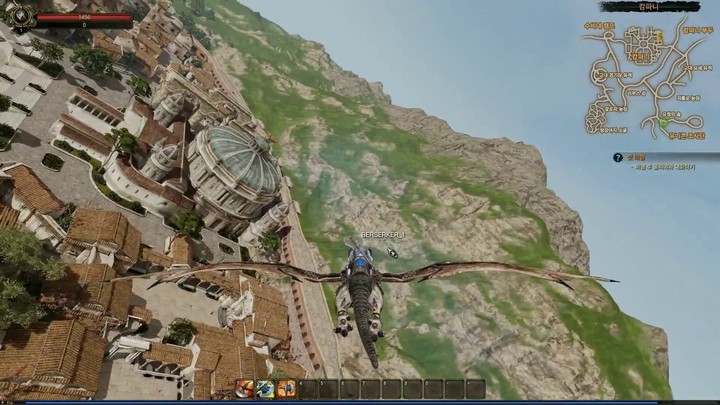Click the region name banner above the minimap
Viewport: 720px width, 405px height.
point(648,7)
